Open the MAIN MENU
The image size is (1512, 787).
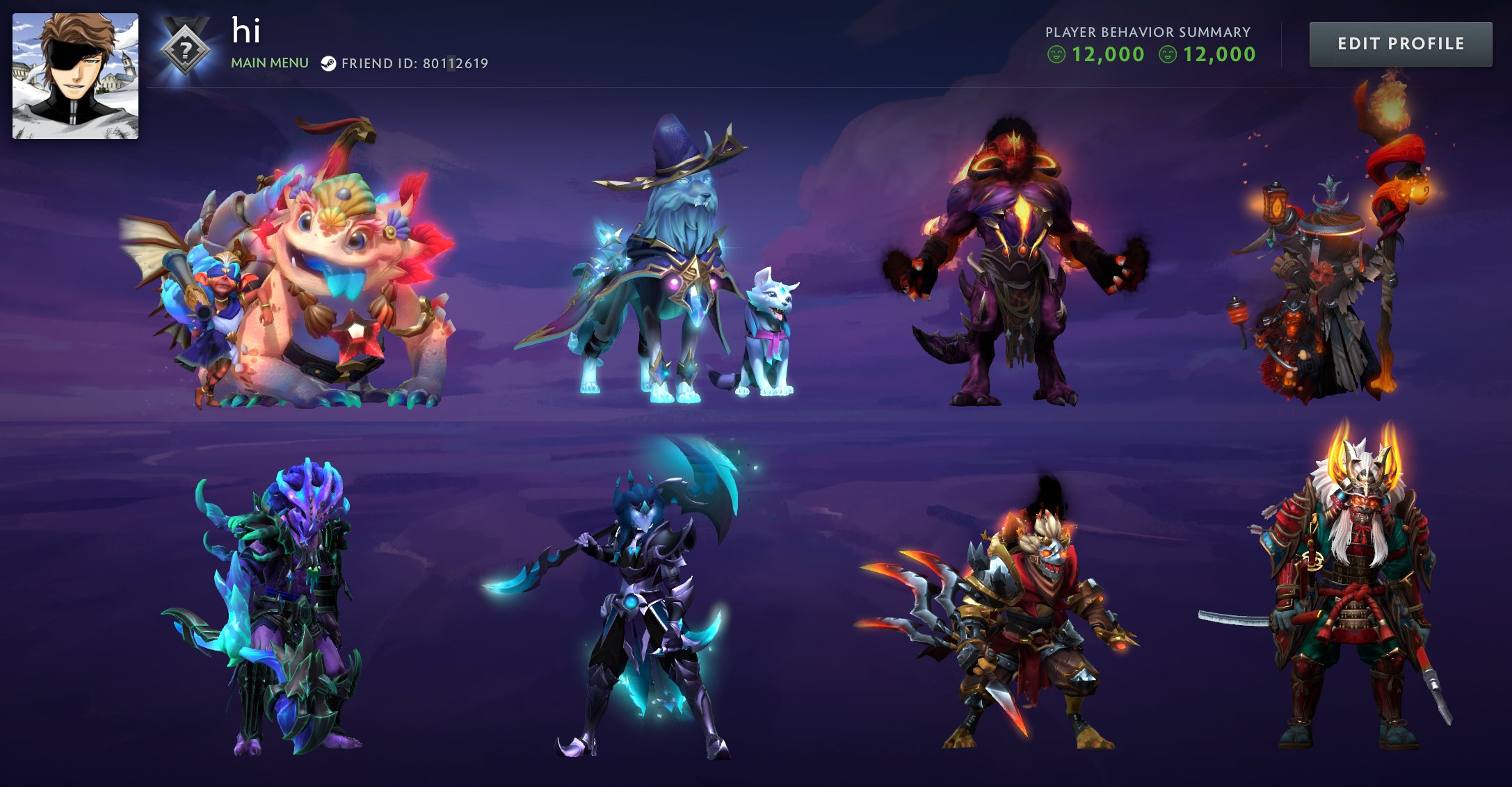(x=270, y=62)
